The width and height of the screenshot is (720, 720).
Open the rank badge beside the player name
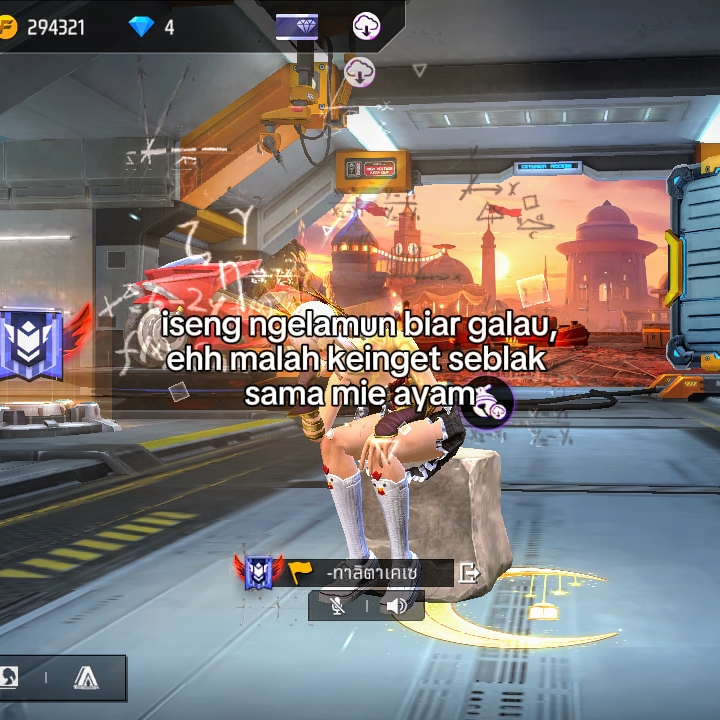pos(259,572)
